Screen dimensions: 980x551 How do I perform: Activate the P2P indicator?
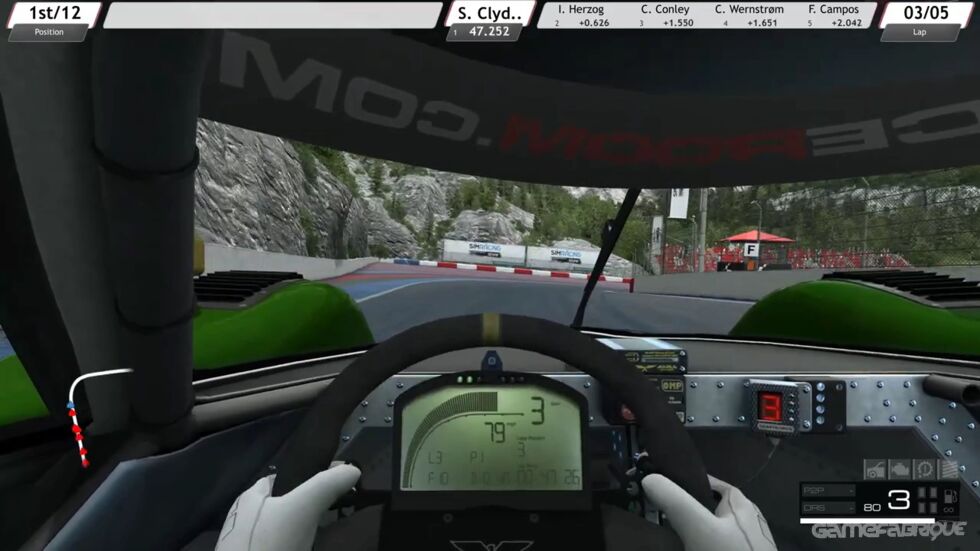(827, 491)
